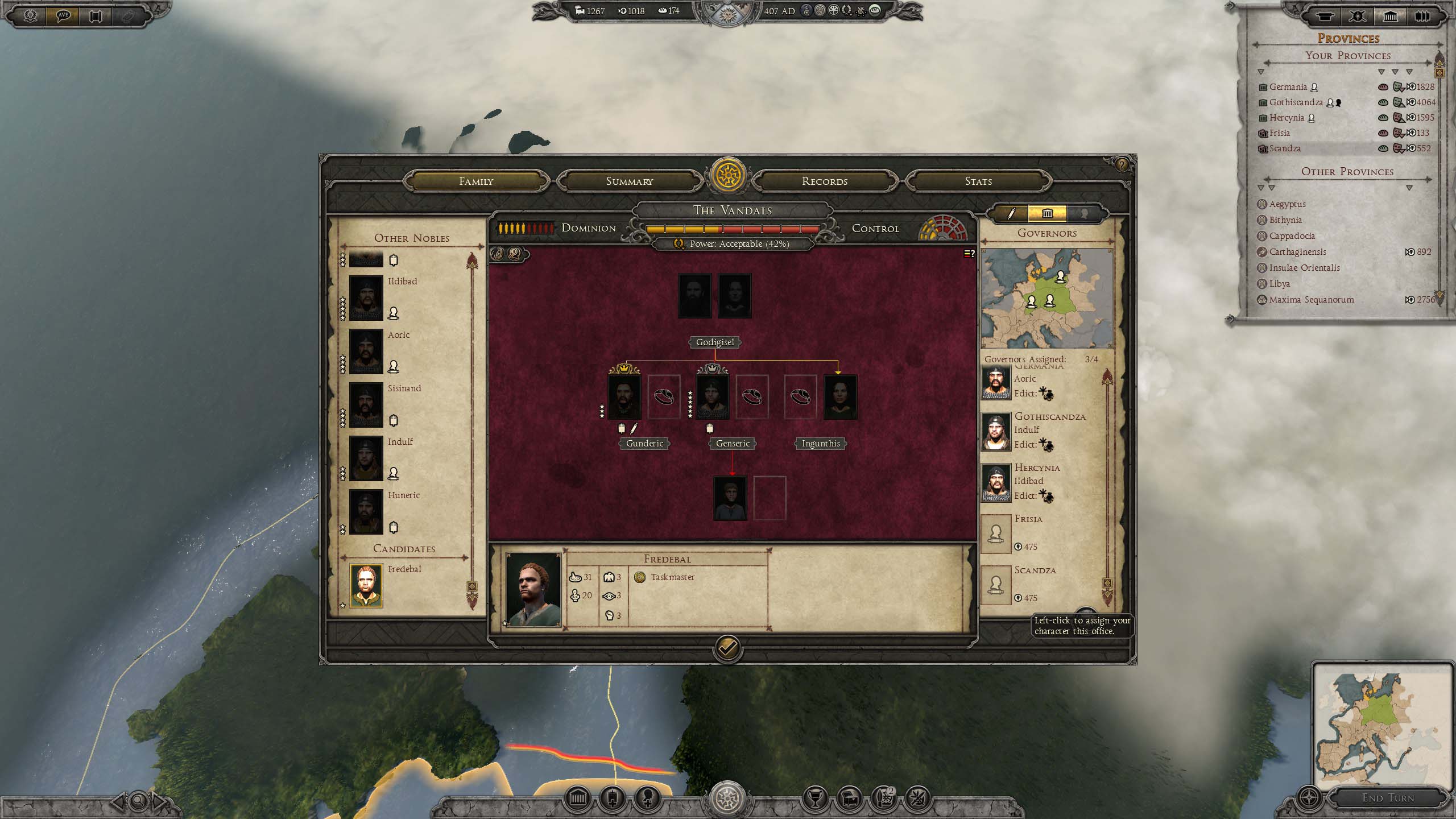Select Ingunthis's portrait in the family tree
The width and height of the screenshot is (1456, 819).
[840, 396]
